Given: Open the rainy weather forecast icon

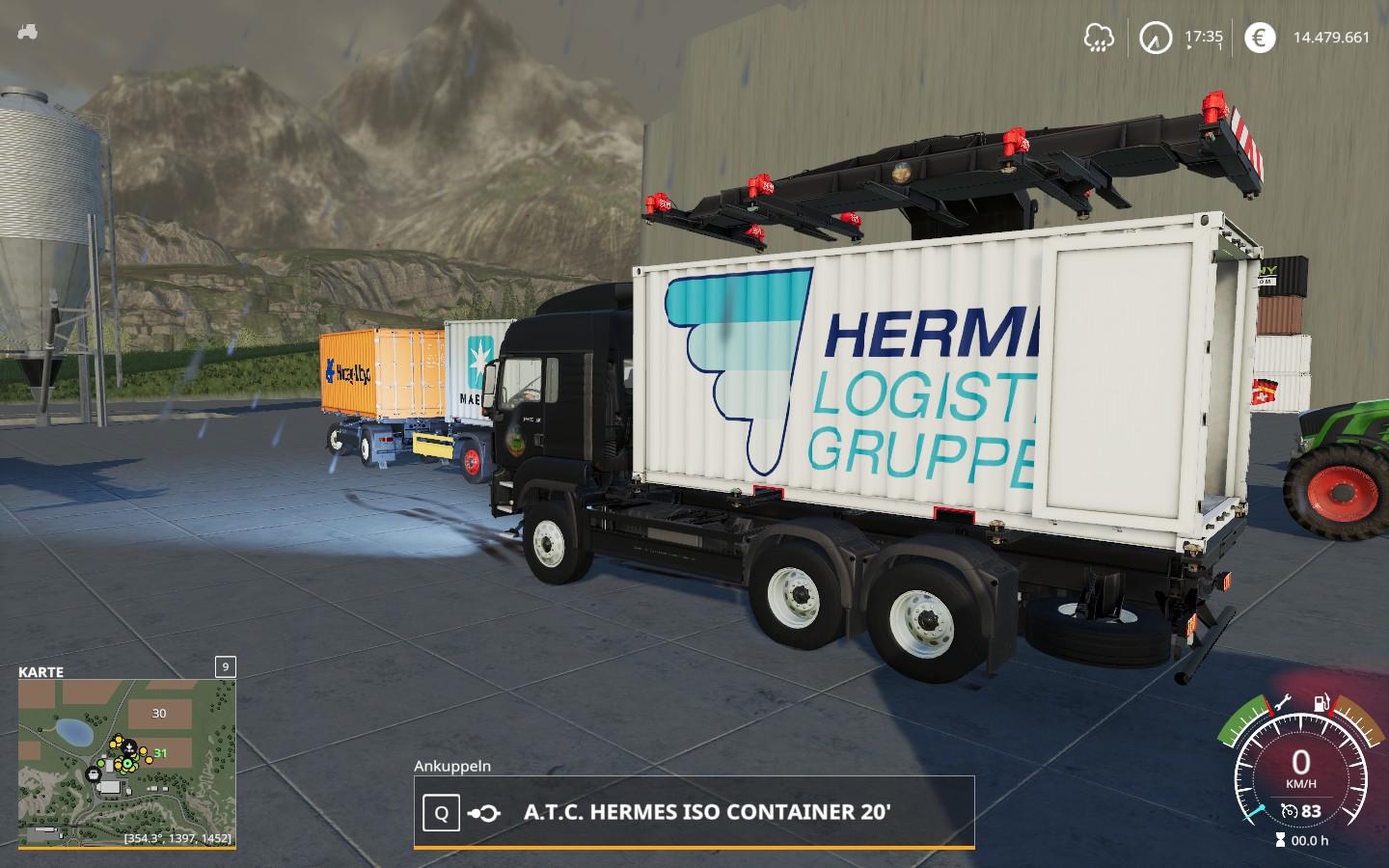Looking at the screenshot, I should click(x=1099, y=38).
